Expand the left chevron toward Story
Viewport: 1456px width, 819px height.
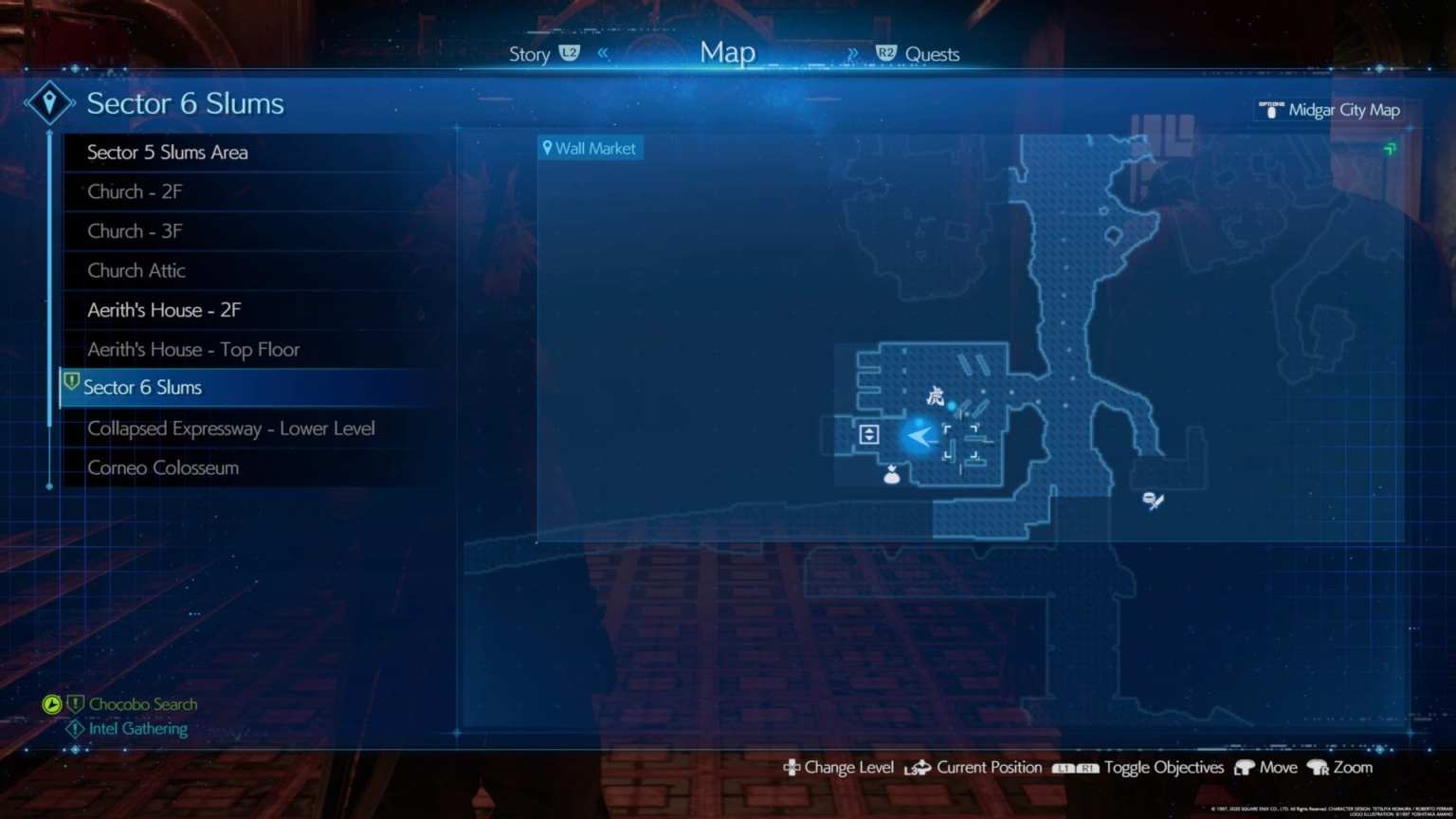click(604, 53)
